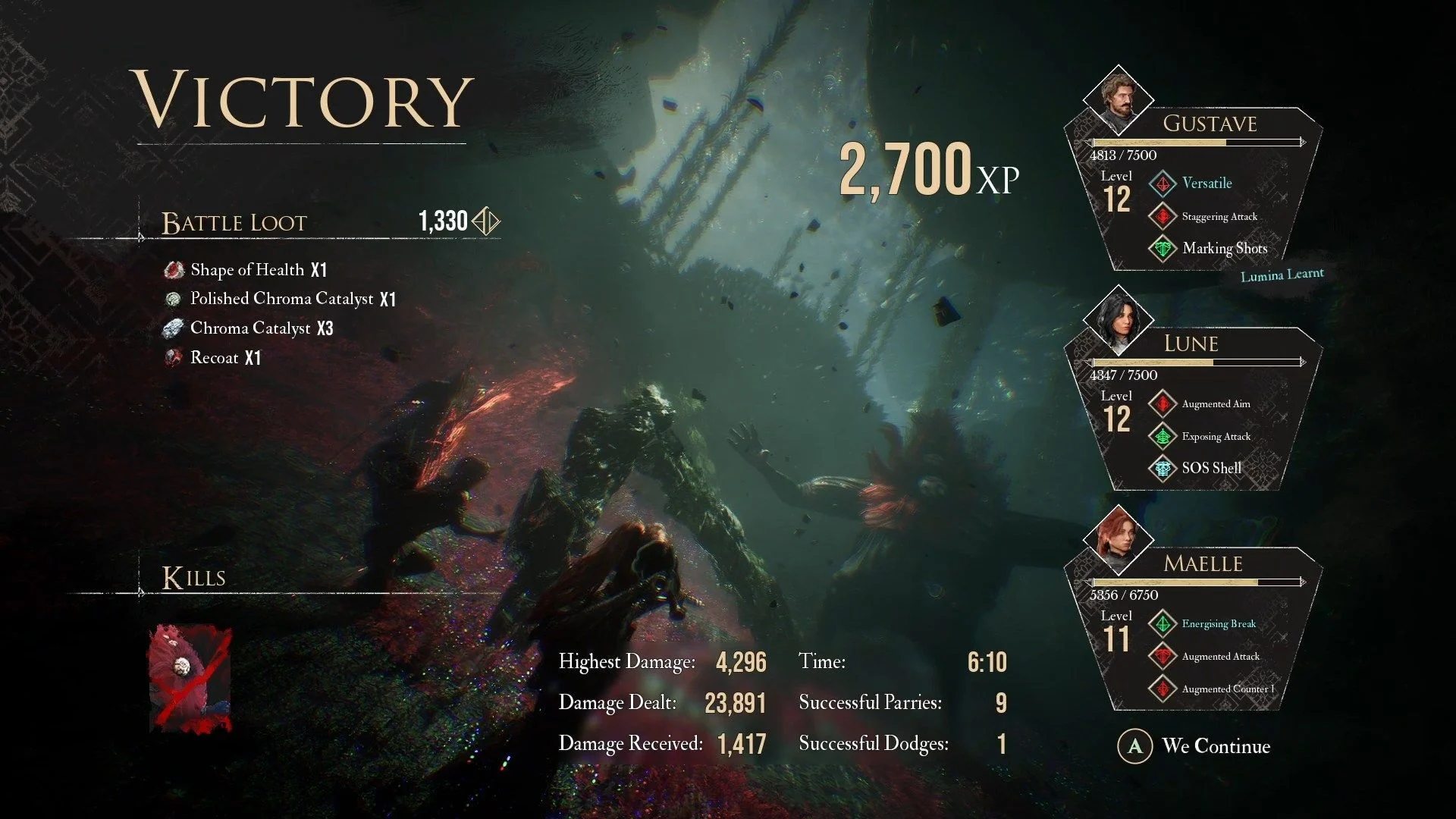Viewport: 1456px width, 819px height.
Task: Click the Staggering Attack lumina entry
Action: coord(1219,217)
